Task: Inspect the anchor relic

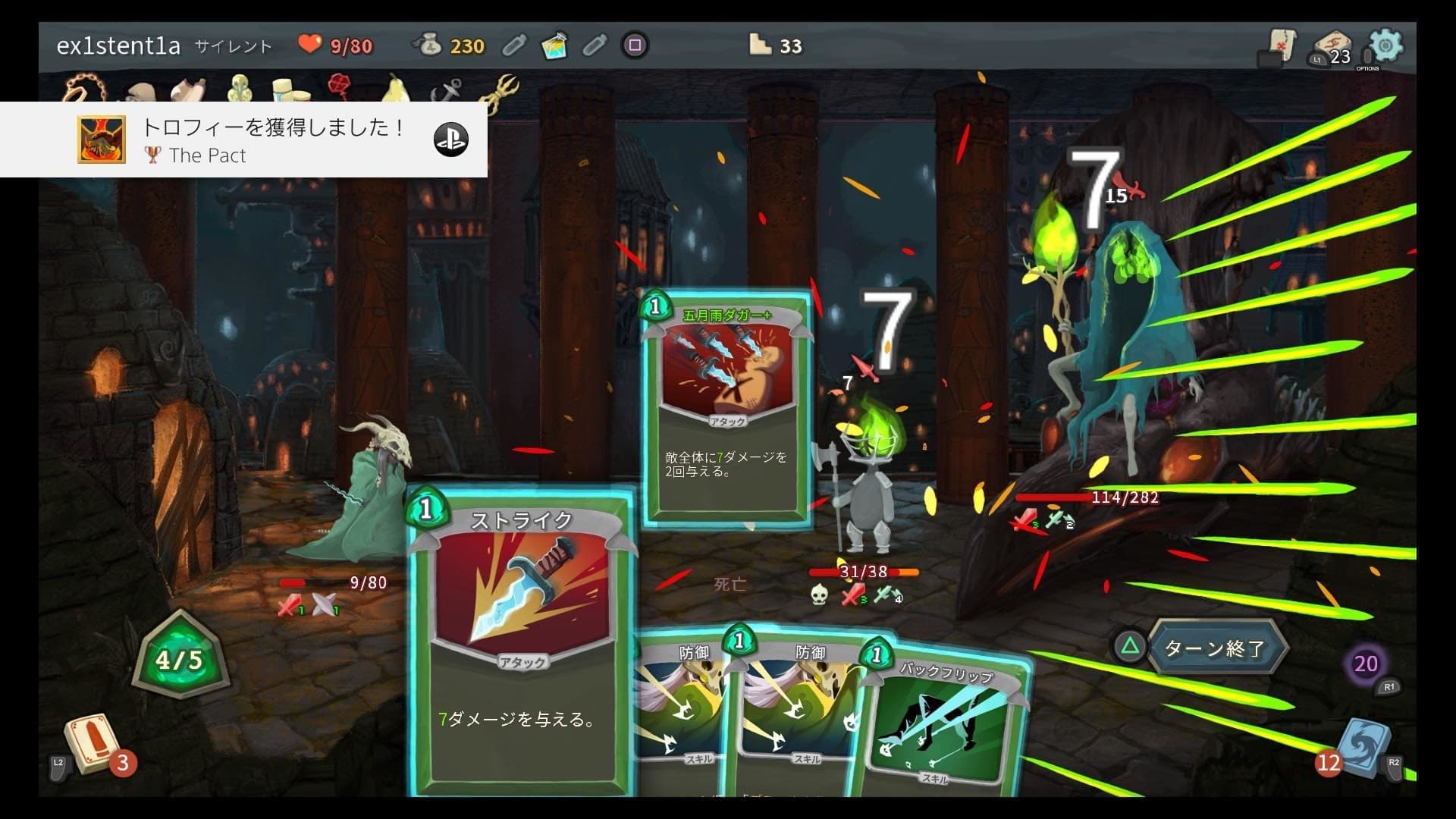Action: [x=446, y=91]
